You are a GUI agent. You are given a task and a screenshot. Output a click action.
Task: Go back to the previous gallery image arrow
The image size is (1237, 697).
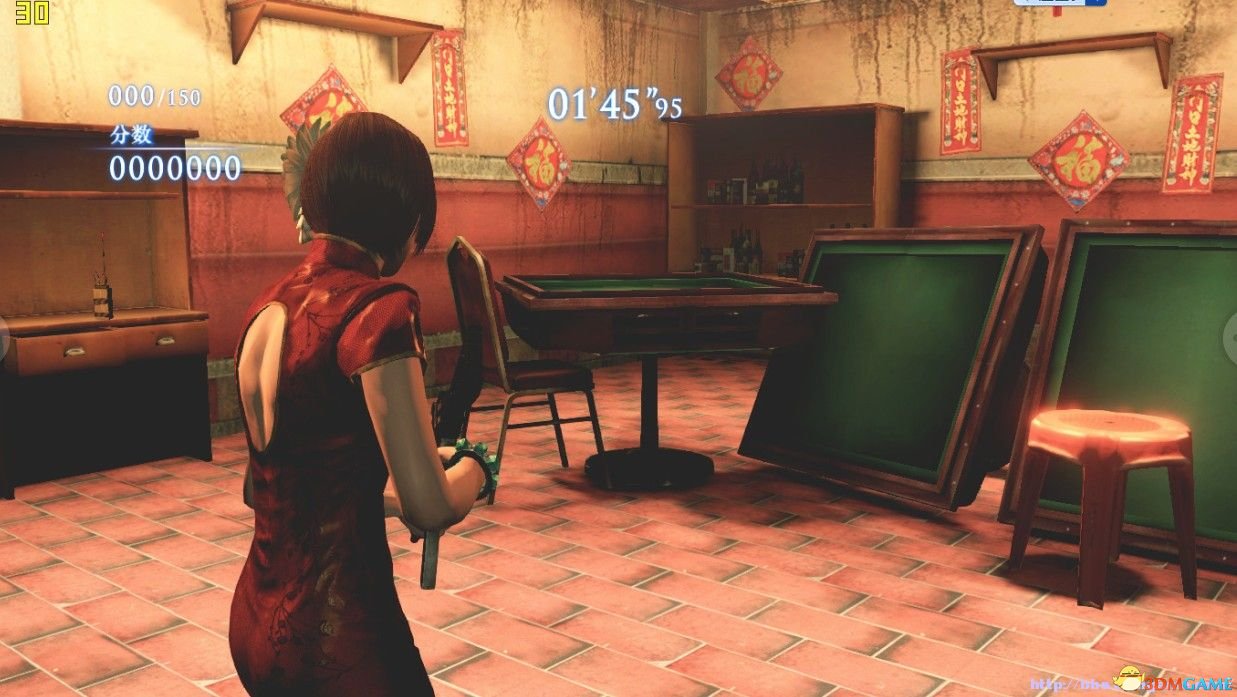(5, 339)
